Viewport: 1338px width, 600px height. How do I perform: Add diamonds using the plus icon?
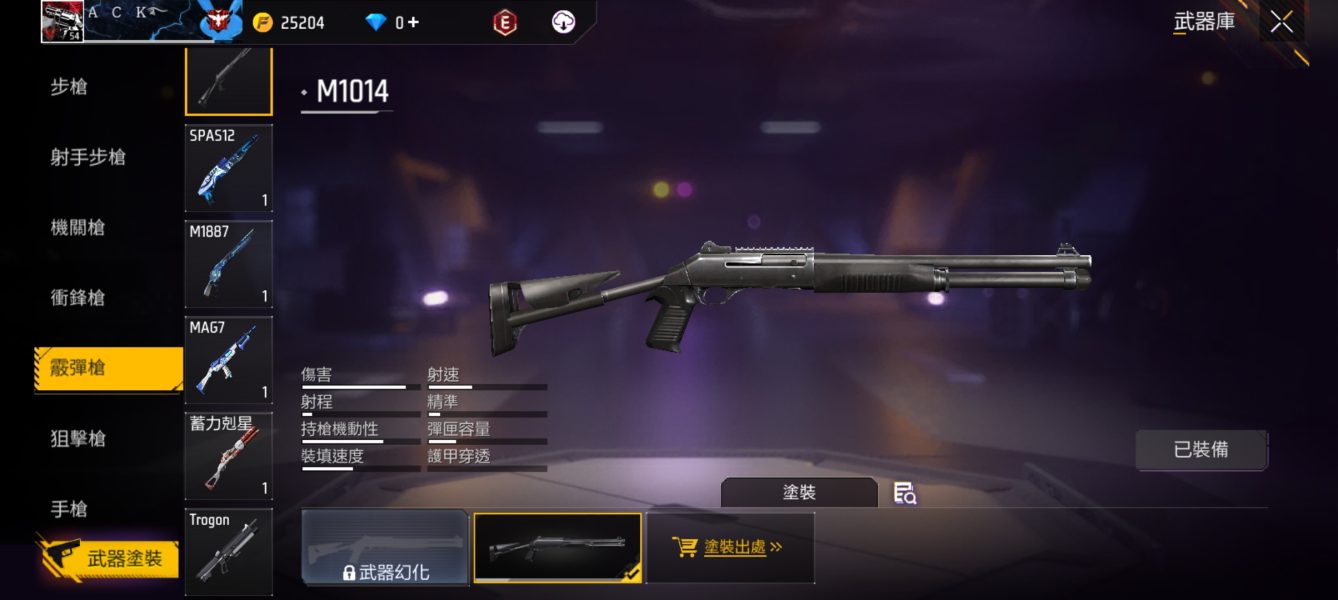[x=413, y=22]
